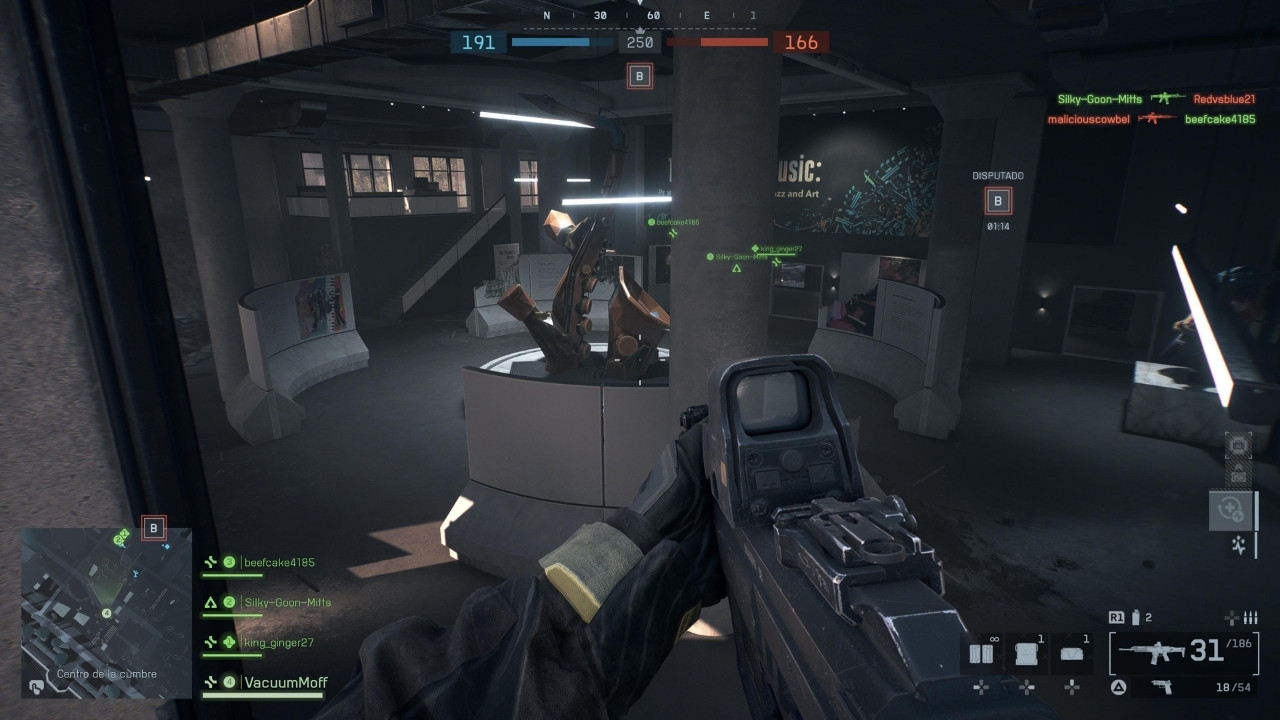
Task: Pick king_ginger27 from the squad list
Action: (278, 643)
